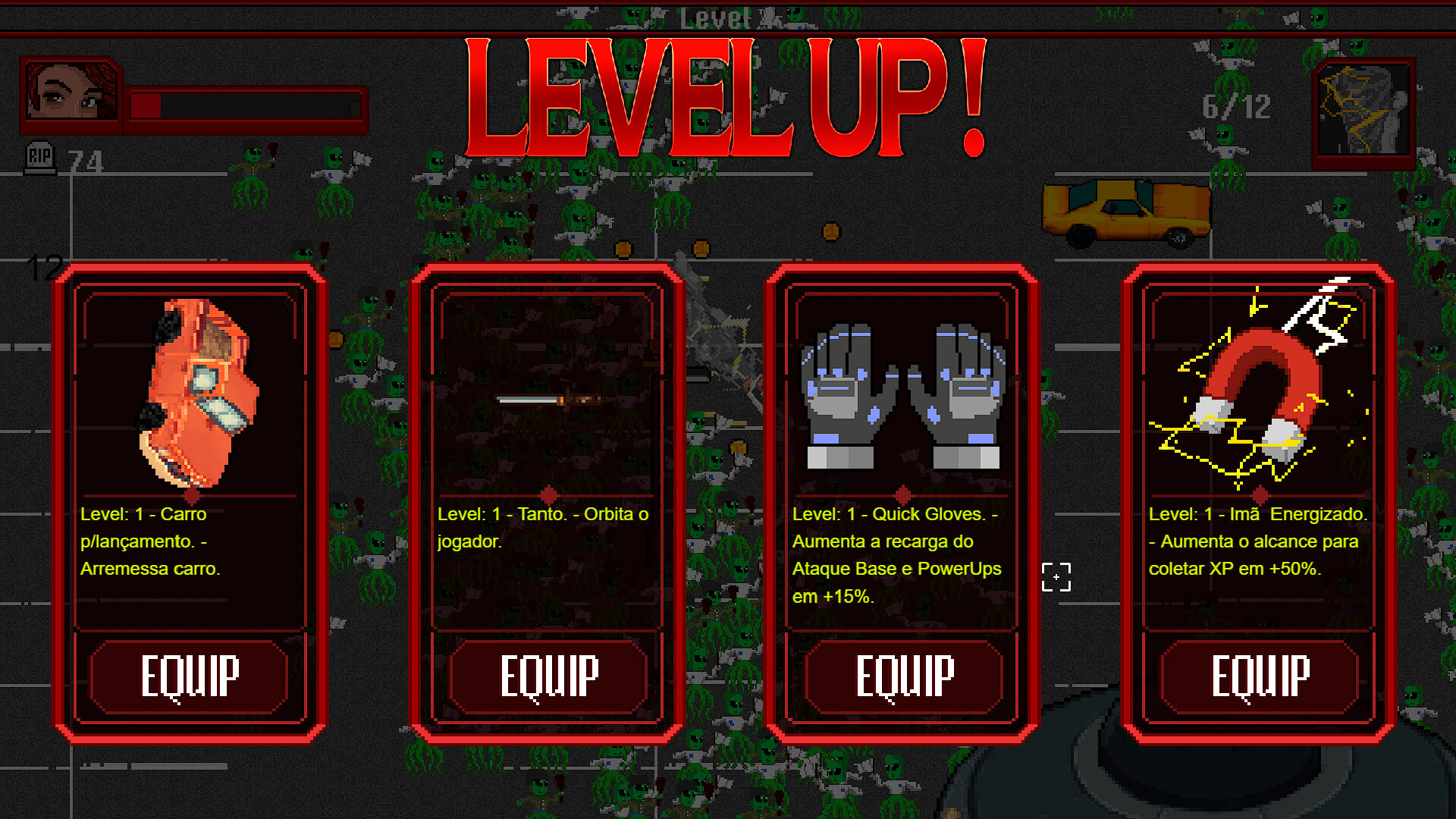This screenshot has height=819, width=1456.
Task: Click the small crosshair zoom indicator
Action: (x=1057, y=576)
